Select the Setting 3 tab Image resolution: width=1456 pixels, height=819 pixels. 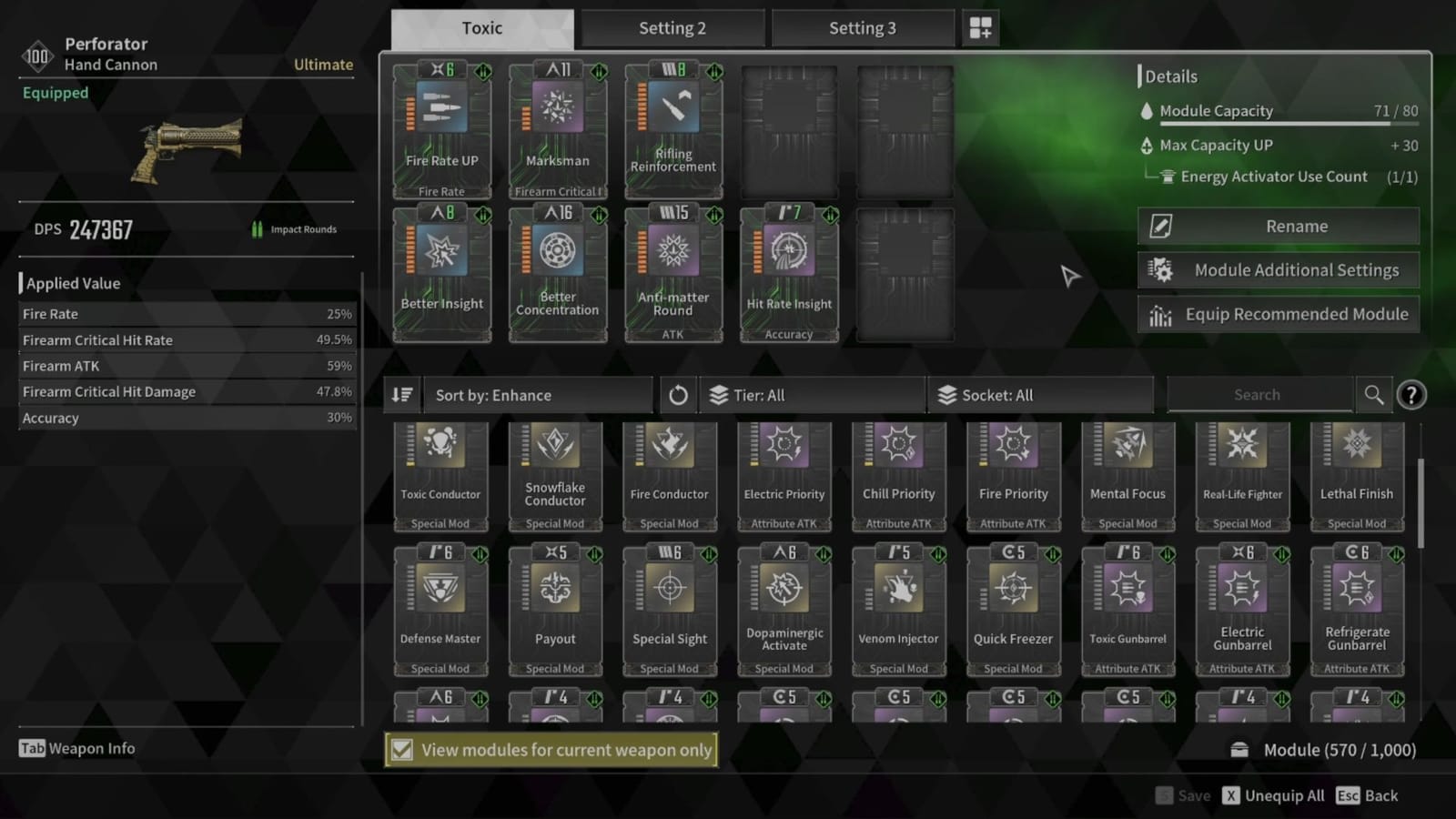[x=863, y=27]
